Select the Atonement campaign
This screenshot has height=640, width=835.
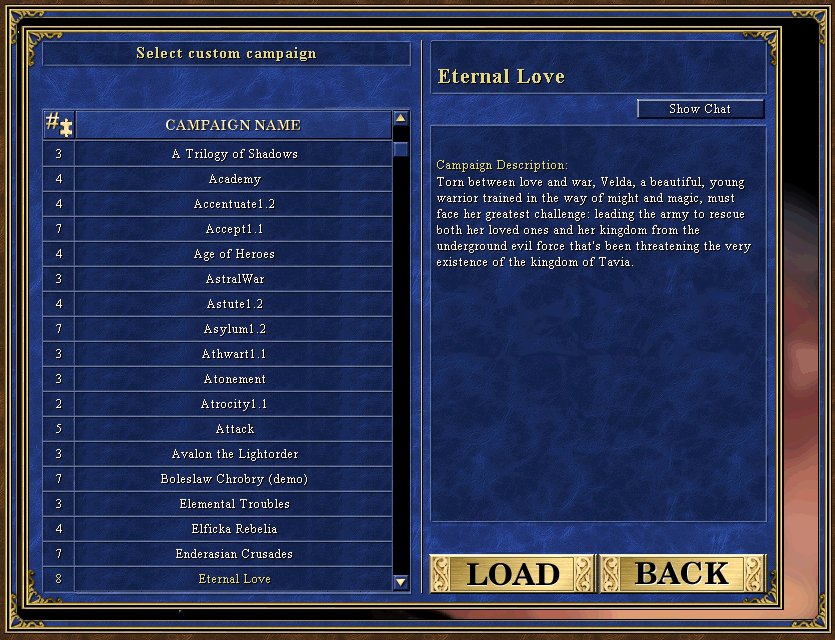pyautogui.click(x=234, y=379)
